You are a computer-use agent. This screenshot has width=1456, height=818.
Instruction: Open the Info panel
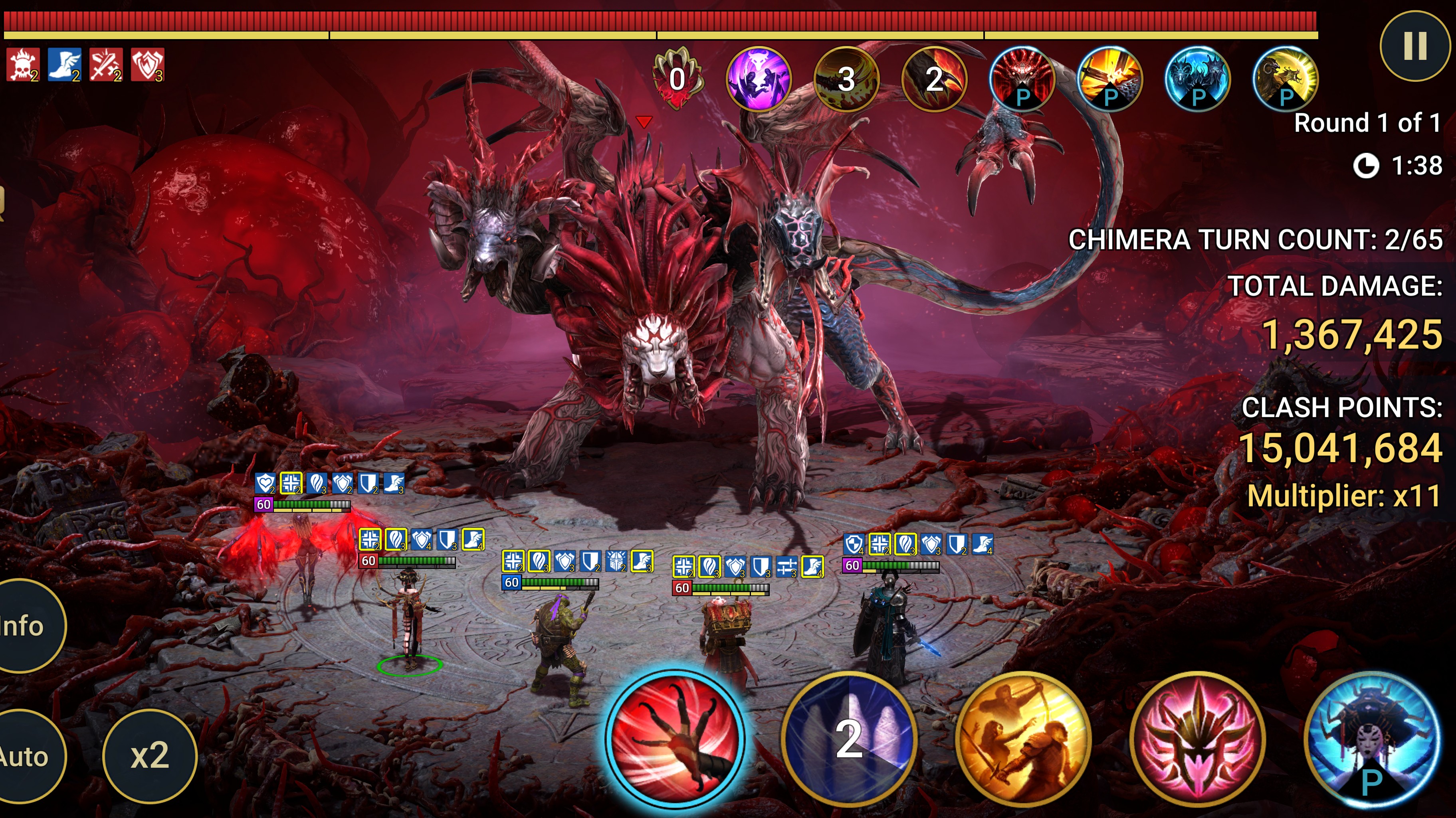26,625
